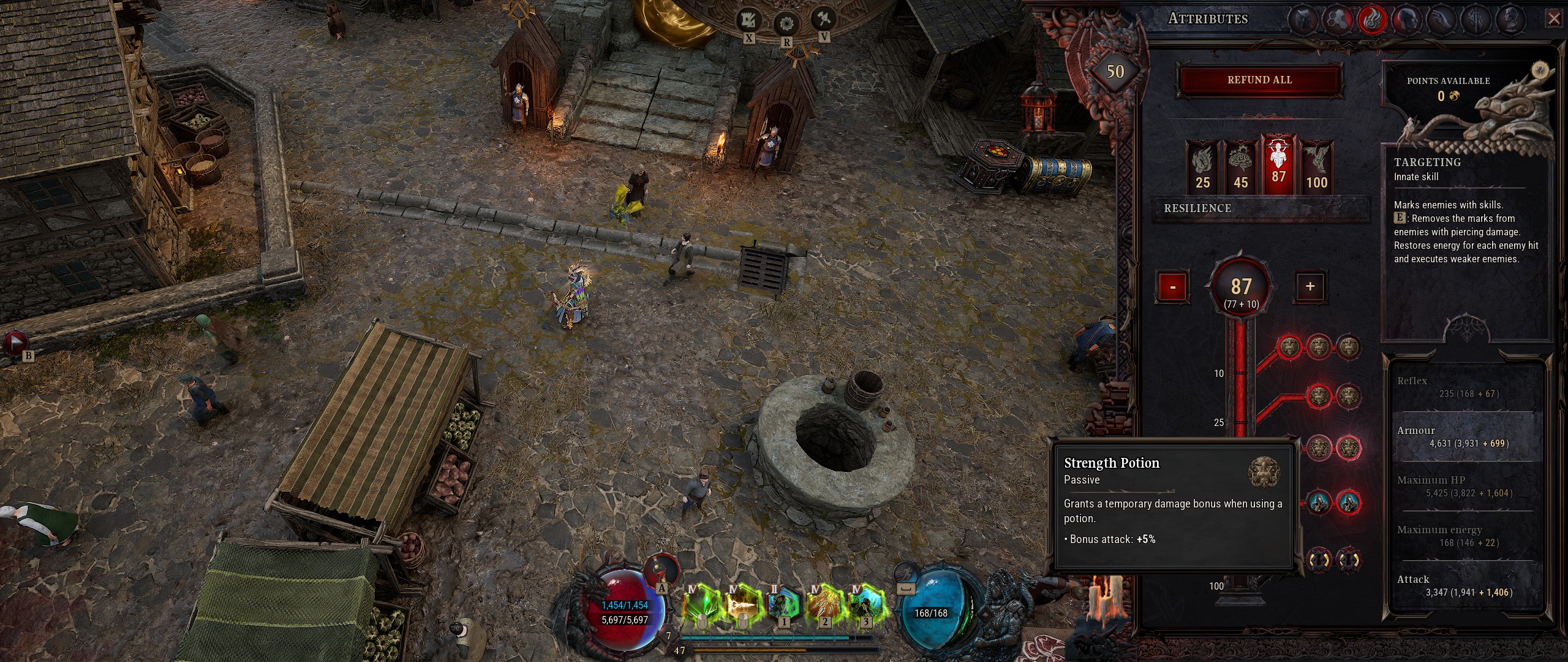Decrease Resilience with the minus button

(x=1172, y=287)
